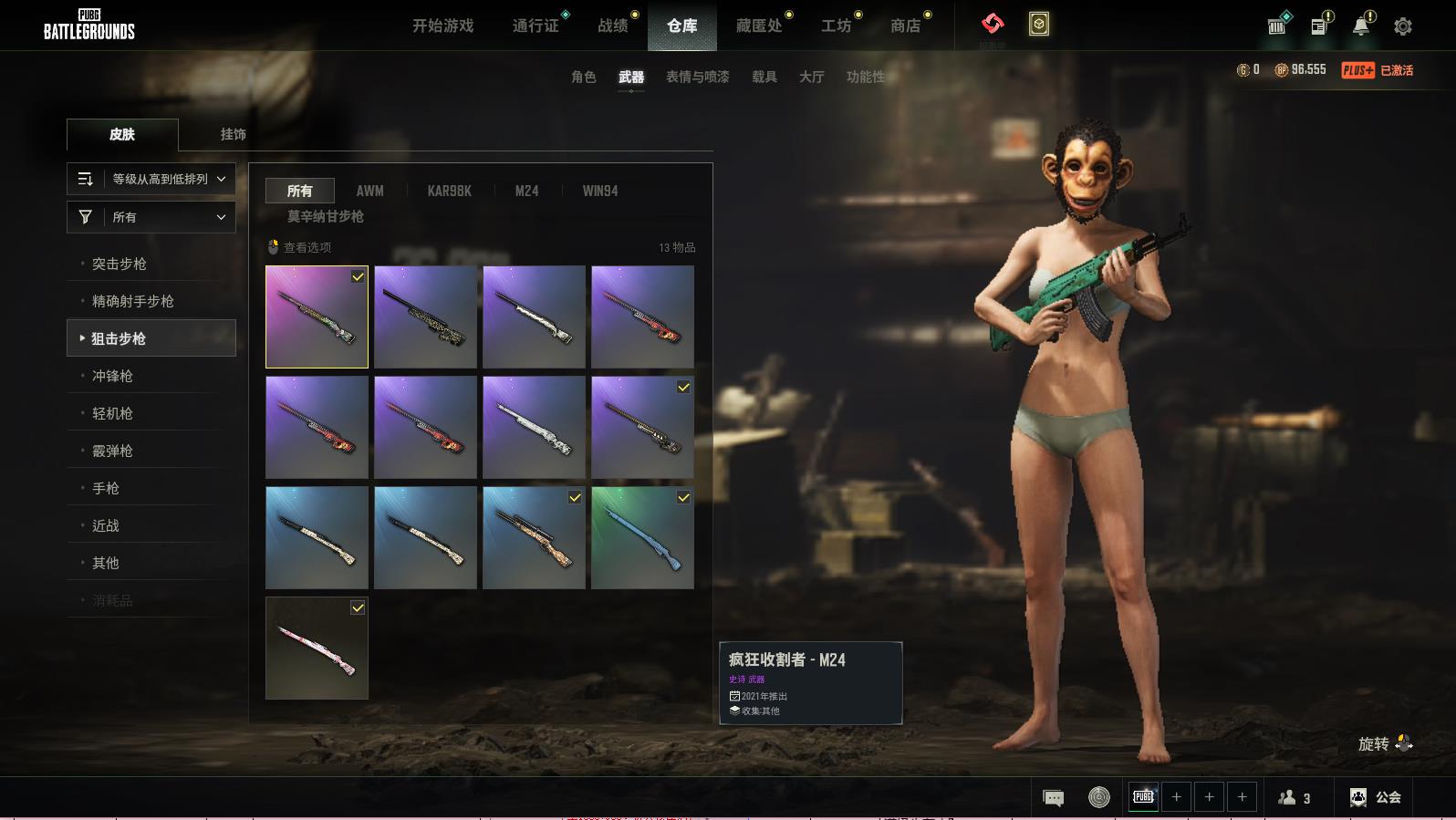
Task: Select the 冲锋枪 weapon category
Action: (112, 376)
